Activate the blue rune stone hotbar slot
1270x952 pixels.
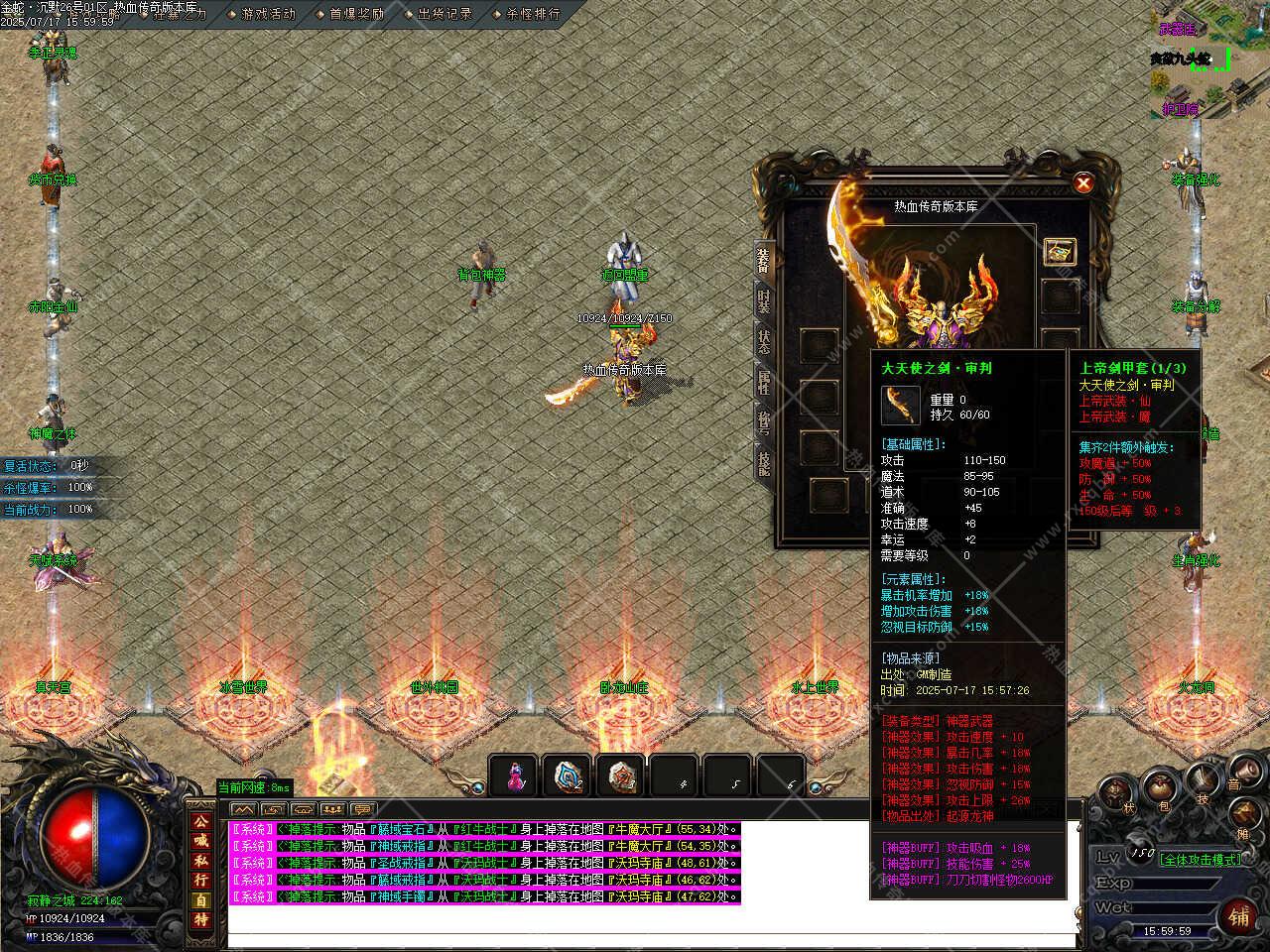click(569, 776)
